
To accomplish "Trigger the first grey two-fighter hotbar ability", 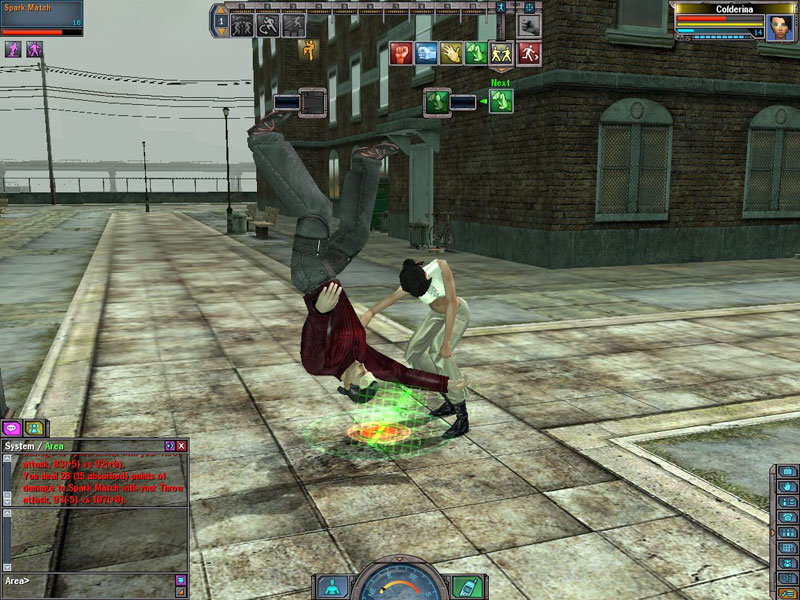I will pyautogui.click(x=242, y=25).
